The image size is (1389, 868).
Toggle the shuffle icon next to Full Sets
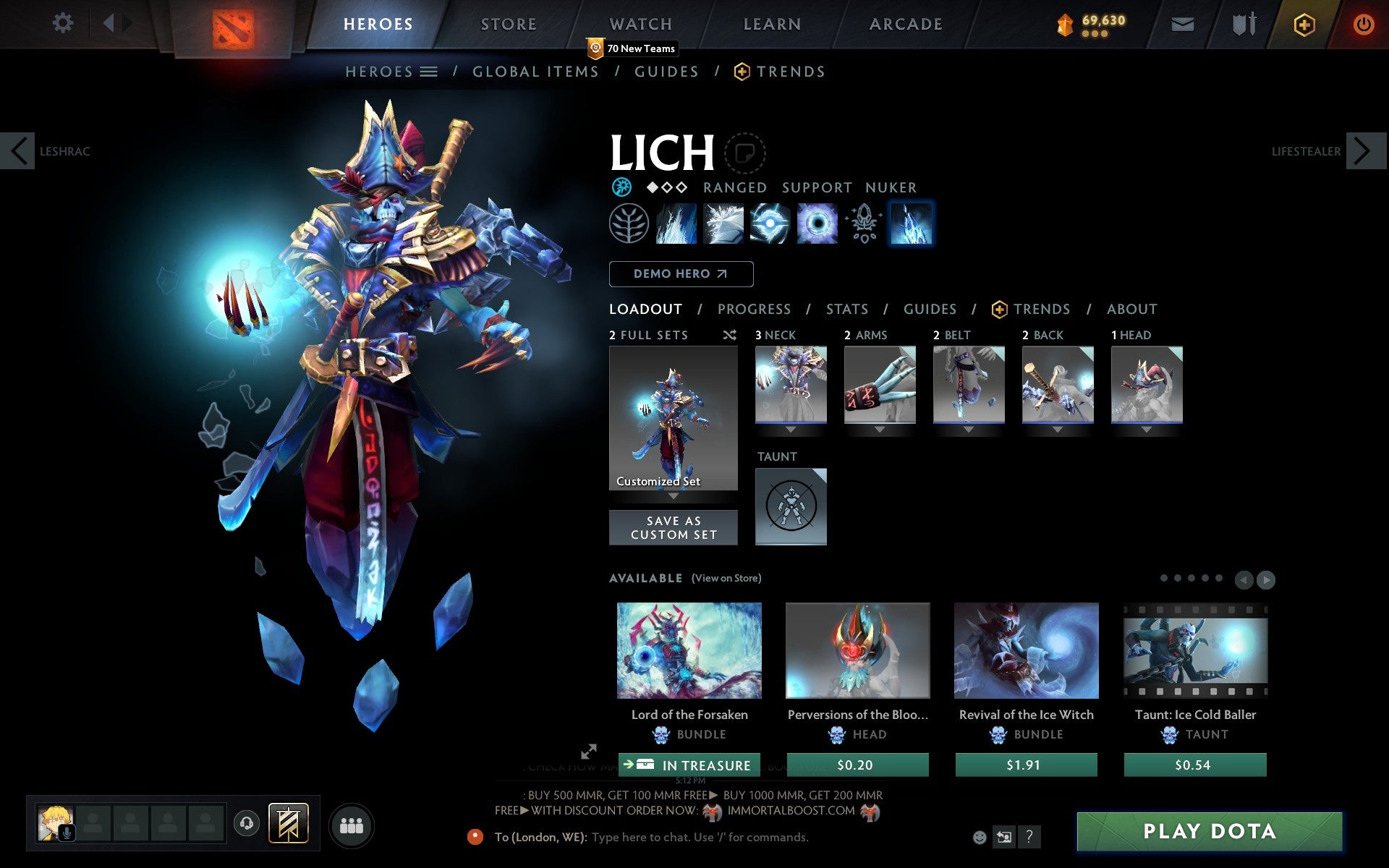click(x=729, y=335)
